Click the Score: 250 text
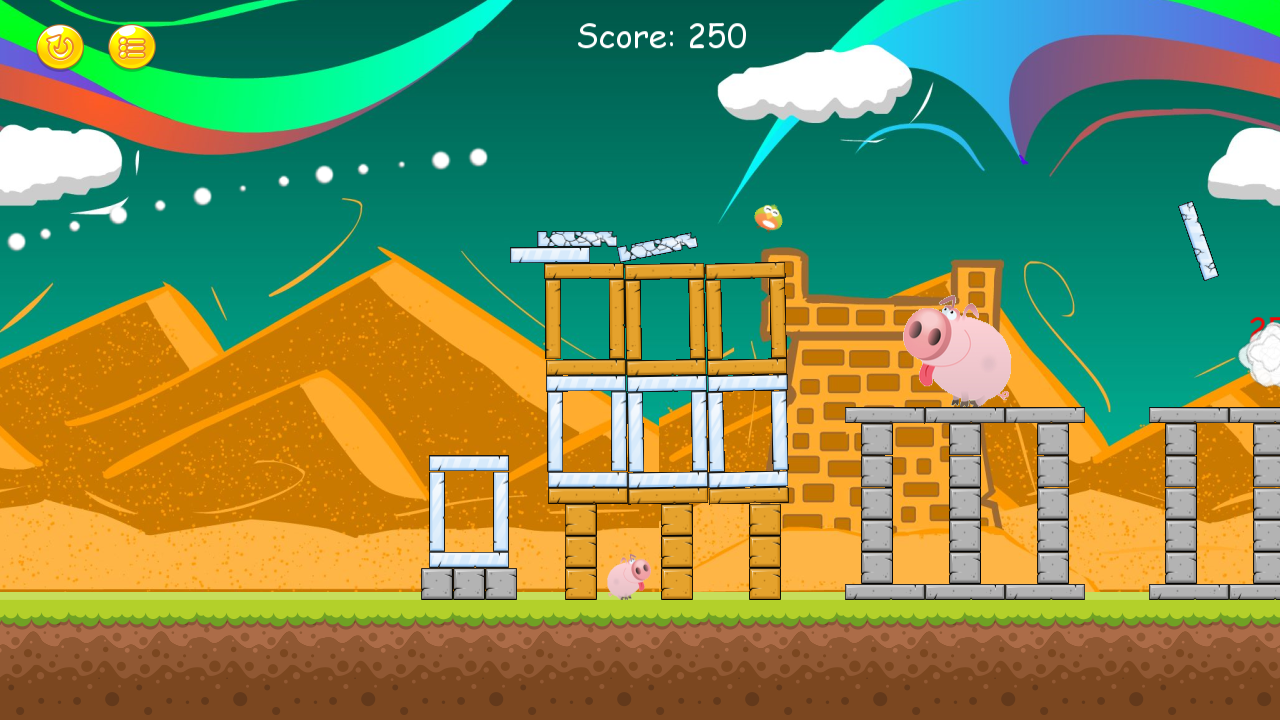Viewport: 1280px width, 720px height. (x=661, y=37)
